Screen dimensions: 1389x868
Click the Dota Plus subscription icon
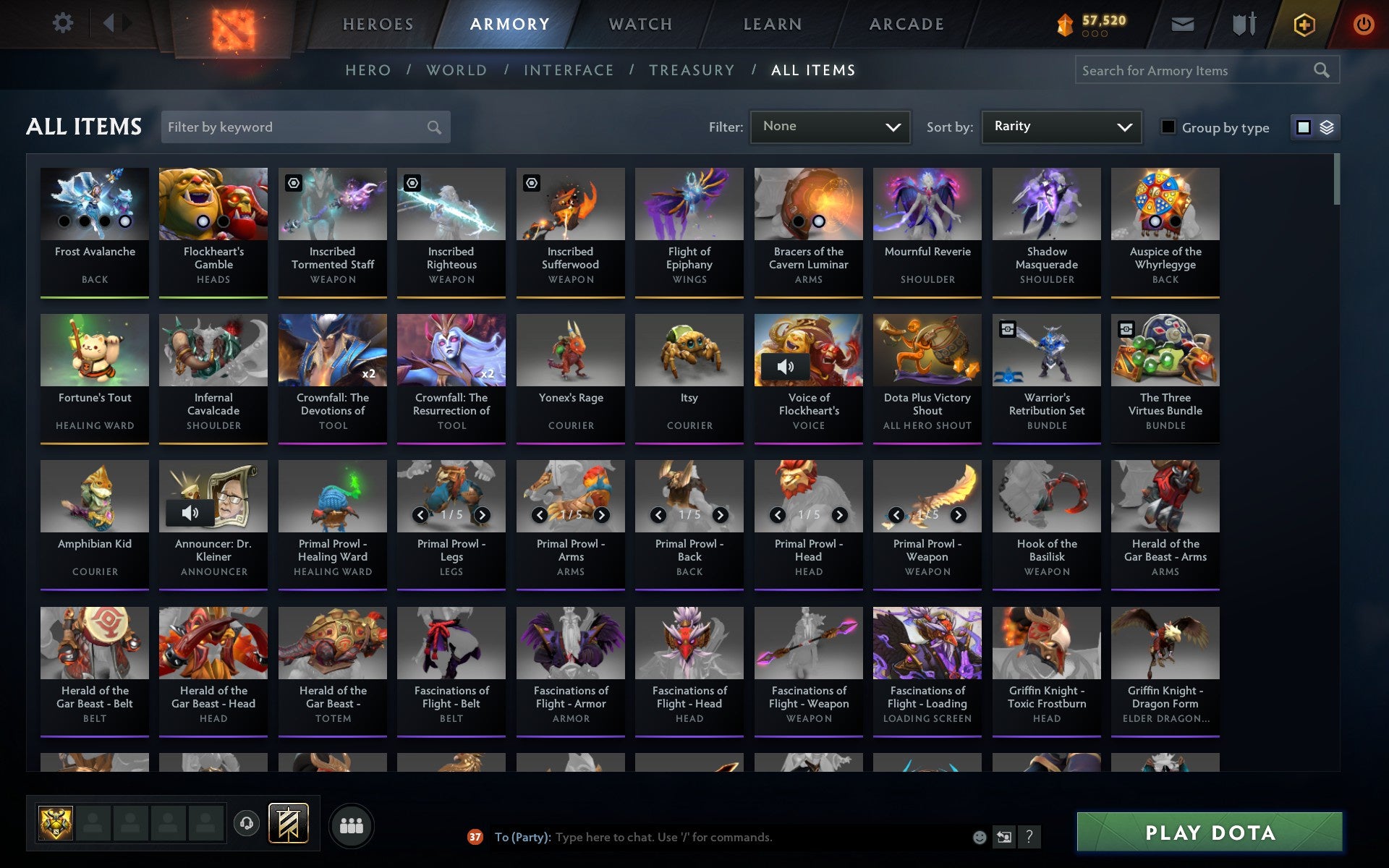[1304, 24]
